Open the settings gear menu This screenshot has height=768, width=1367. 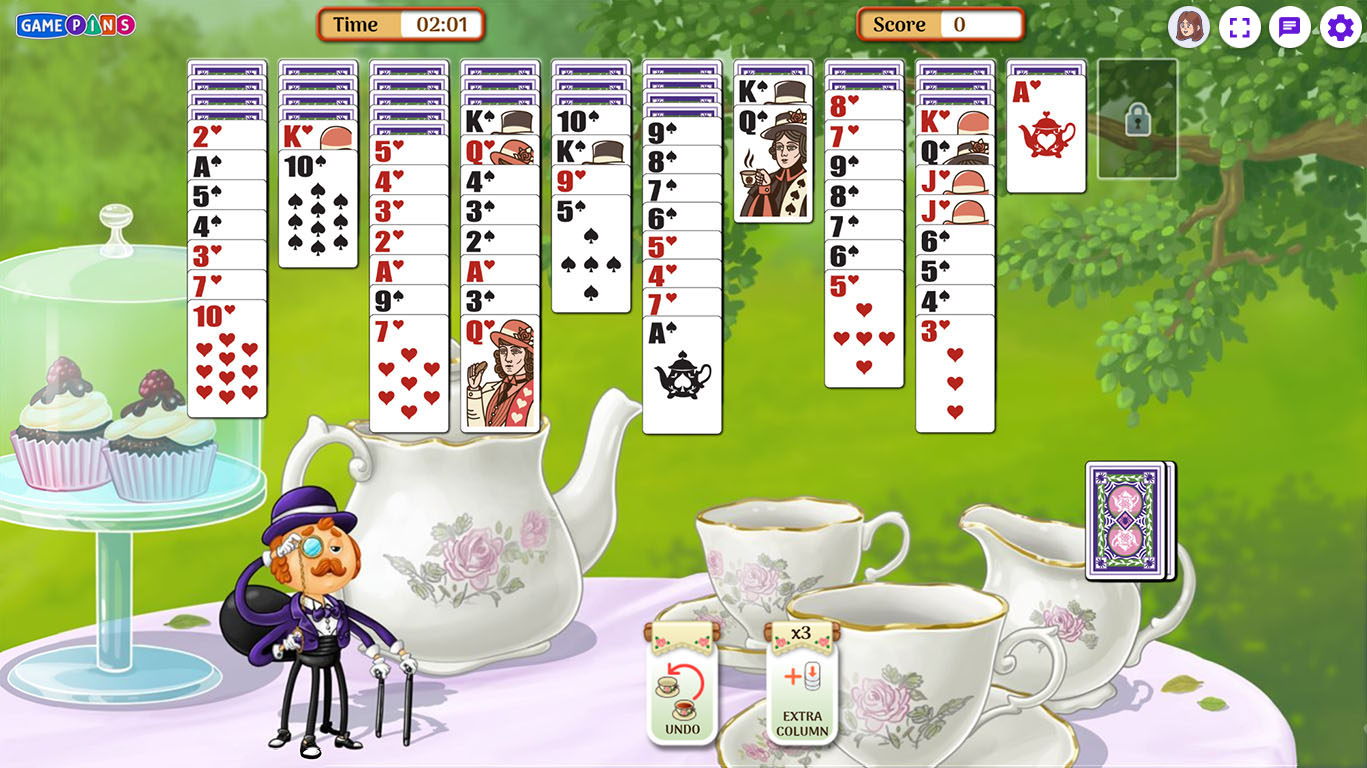1340,27
